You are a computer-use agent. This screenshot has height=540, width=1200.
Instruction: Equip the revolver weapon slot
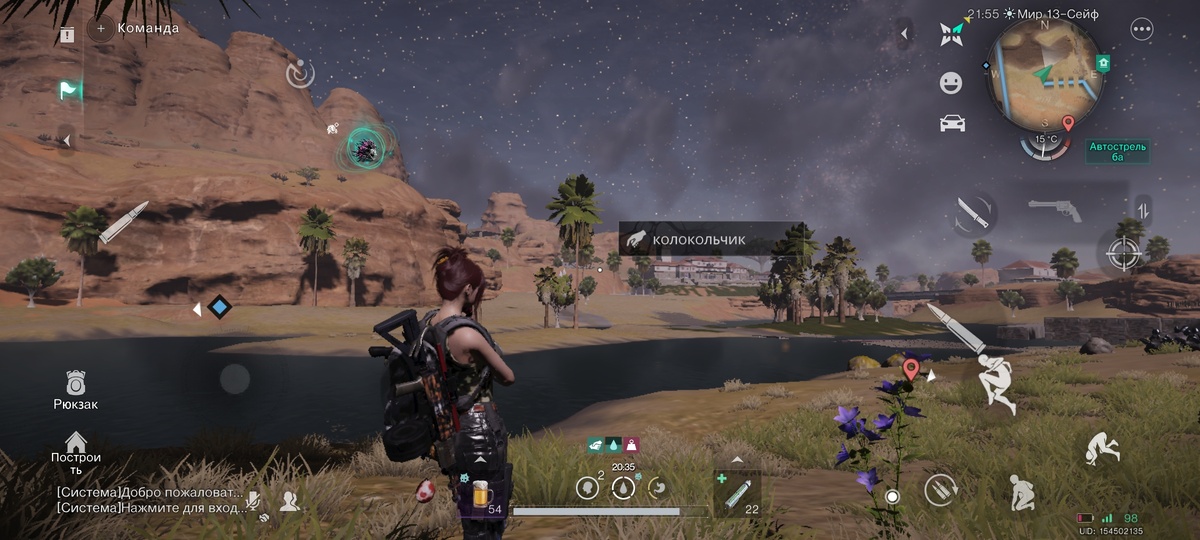(1055, 210)
